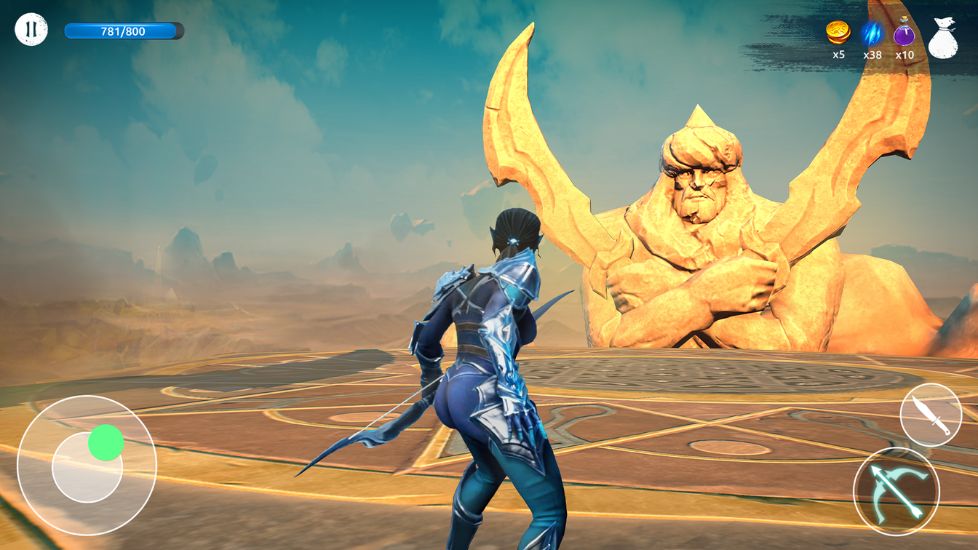Tap the green virtual joystick knob
This screenshot has width=978, height=550.
[x=106, y=442]
